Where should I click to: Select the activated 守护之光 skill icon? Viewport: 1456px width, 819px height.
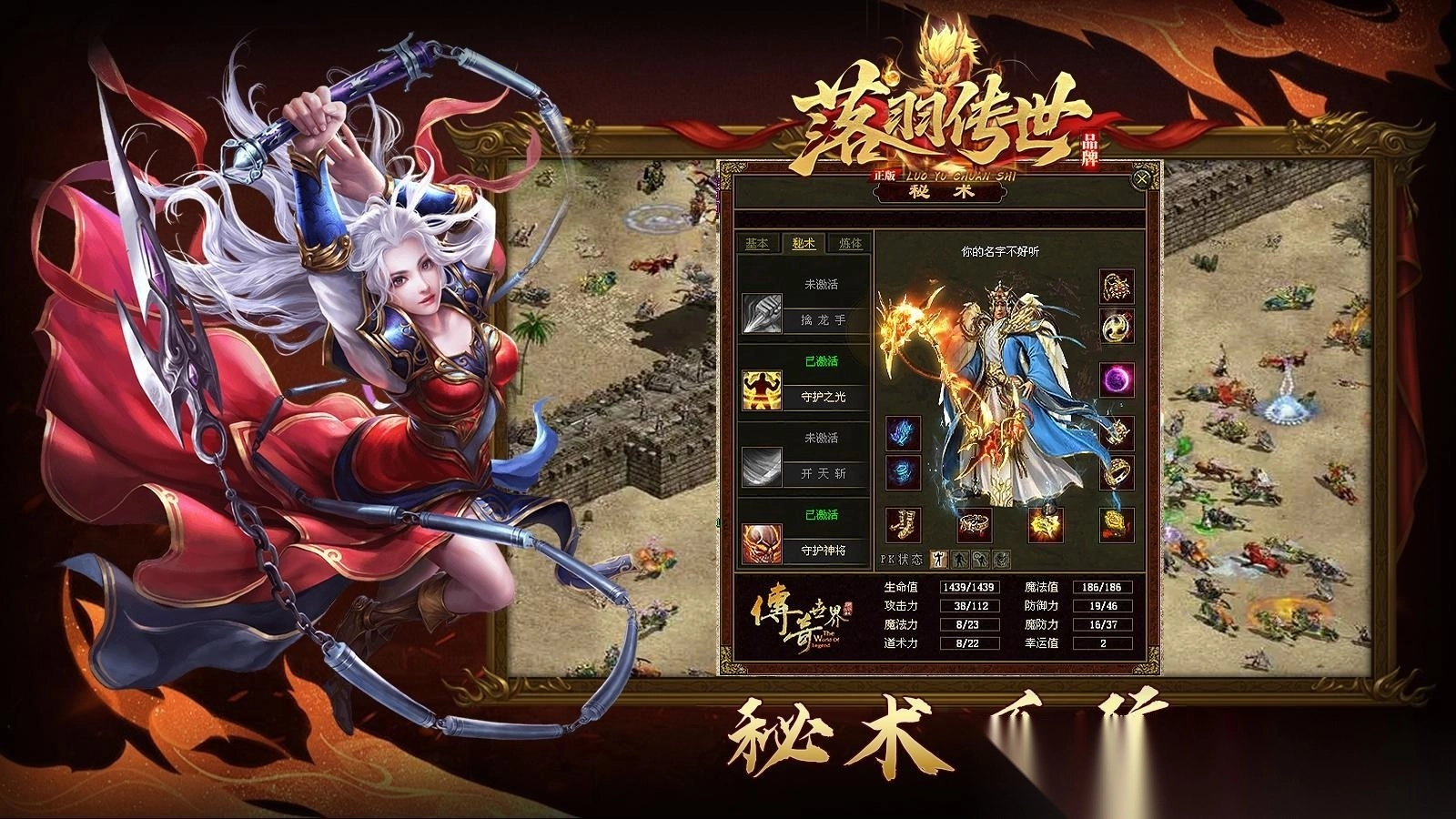tap(763, 389)
